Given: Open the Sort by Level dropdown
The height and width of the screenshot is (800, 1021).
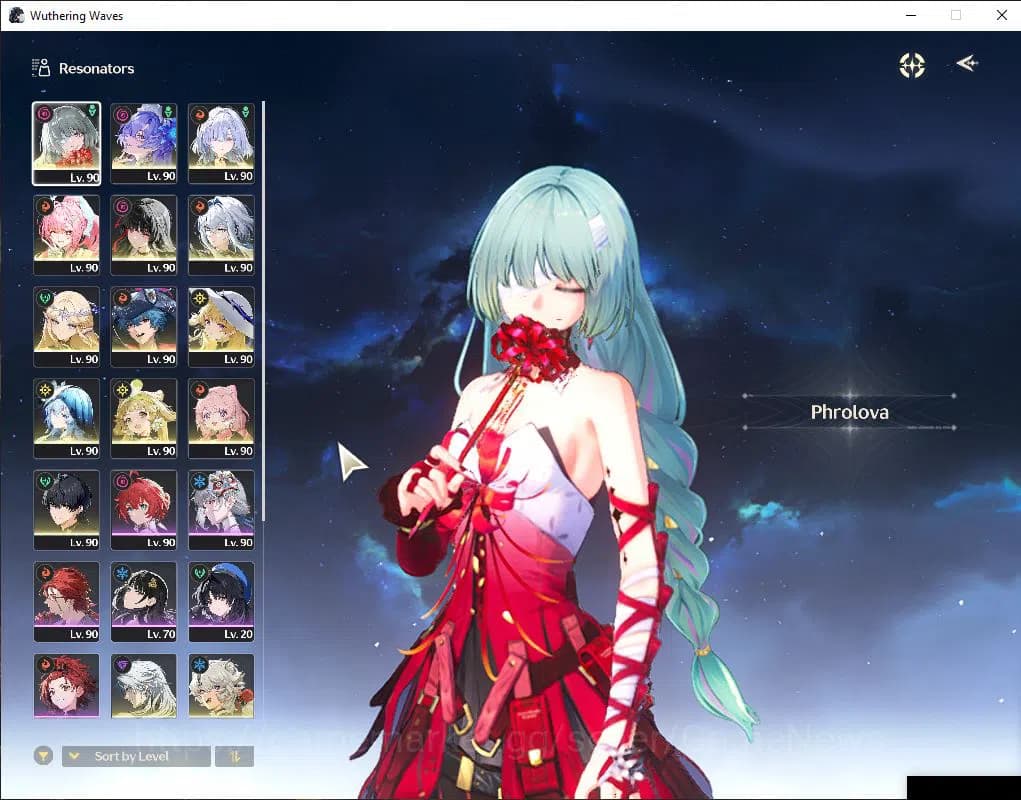Looking at the screenshot, I should pyautogui.click(x=136, y=756).
